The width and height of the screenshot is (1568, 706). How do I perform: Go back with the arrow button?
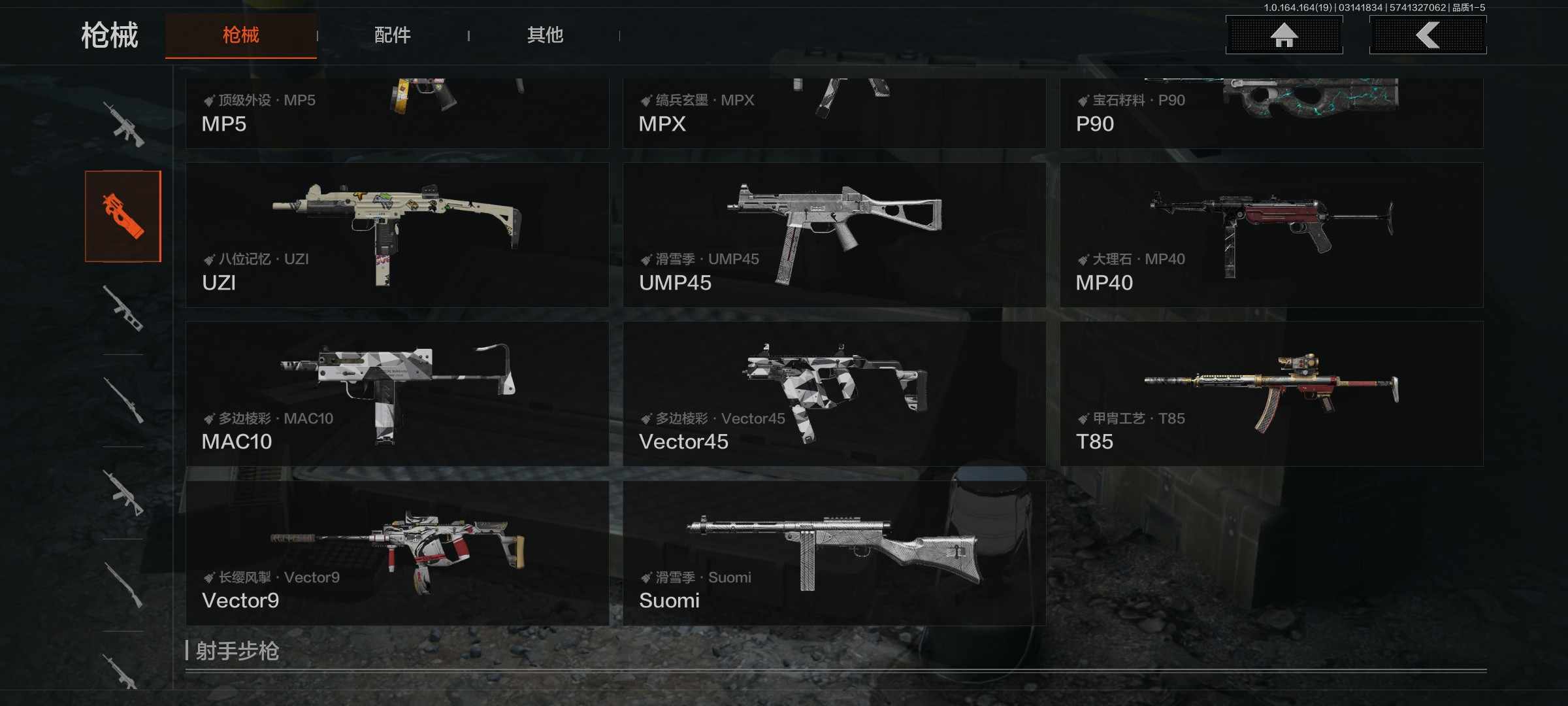pyautogui.click(x=1428, y=35)
